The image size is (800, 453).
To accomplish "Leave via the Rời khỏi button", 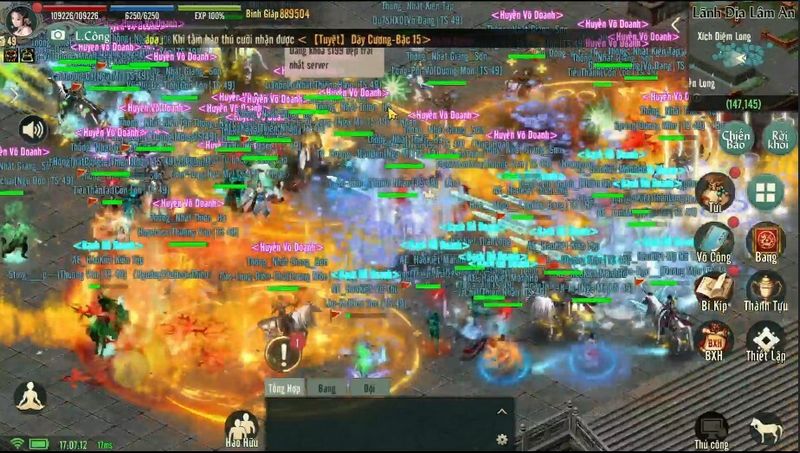I will (x=779, y=138).
